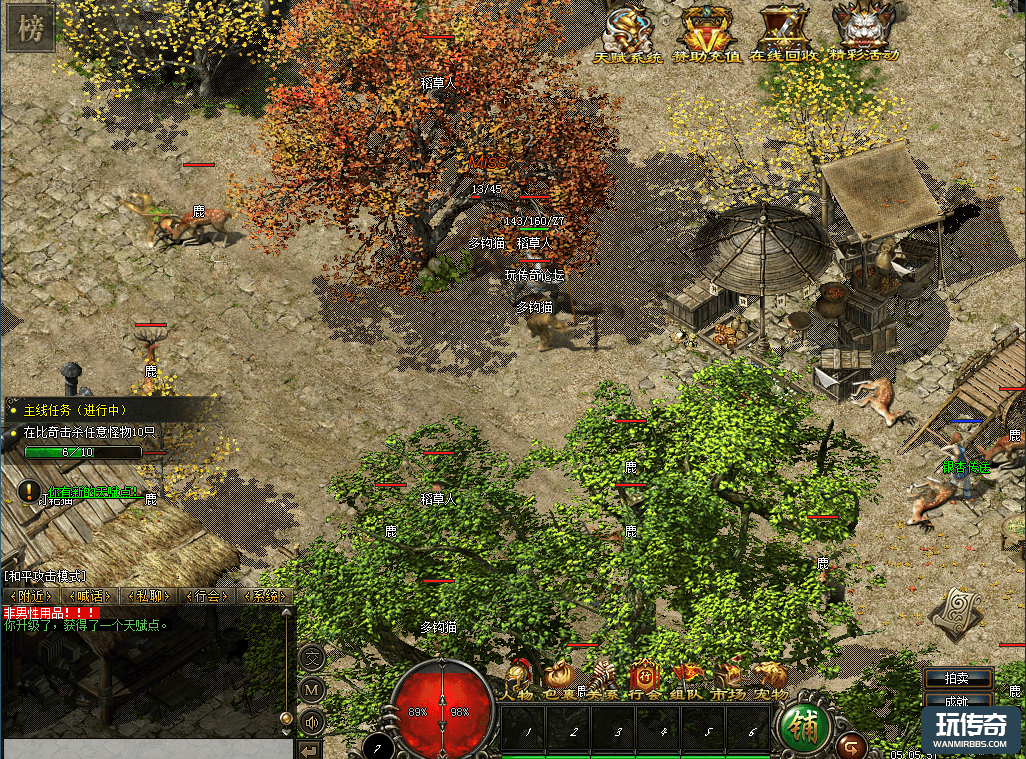Open the 赞助充值 recharge icon

coord(707,35)
